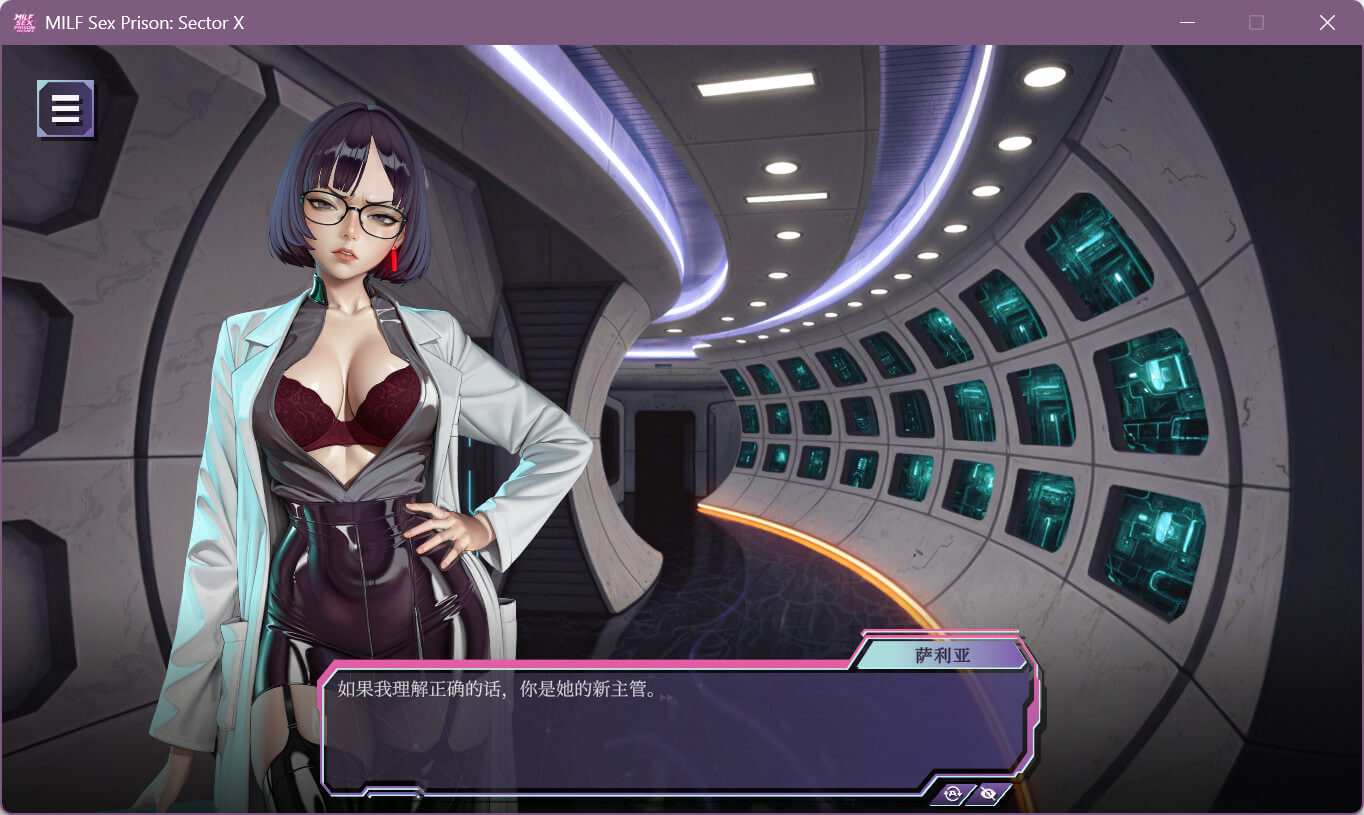
Task: Toggle the auto-advance dialogue icon
Action: coord(952,794)
